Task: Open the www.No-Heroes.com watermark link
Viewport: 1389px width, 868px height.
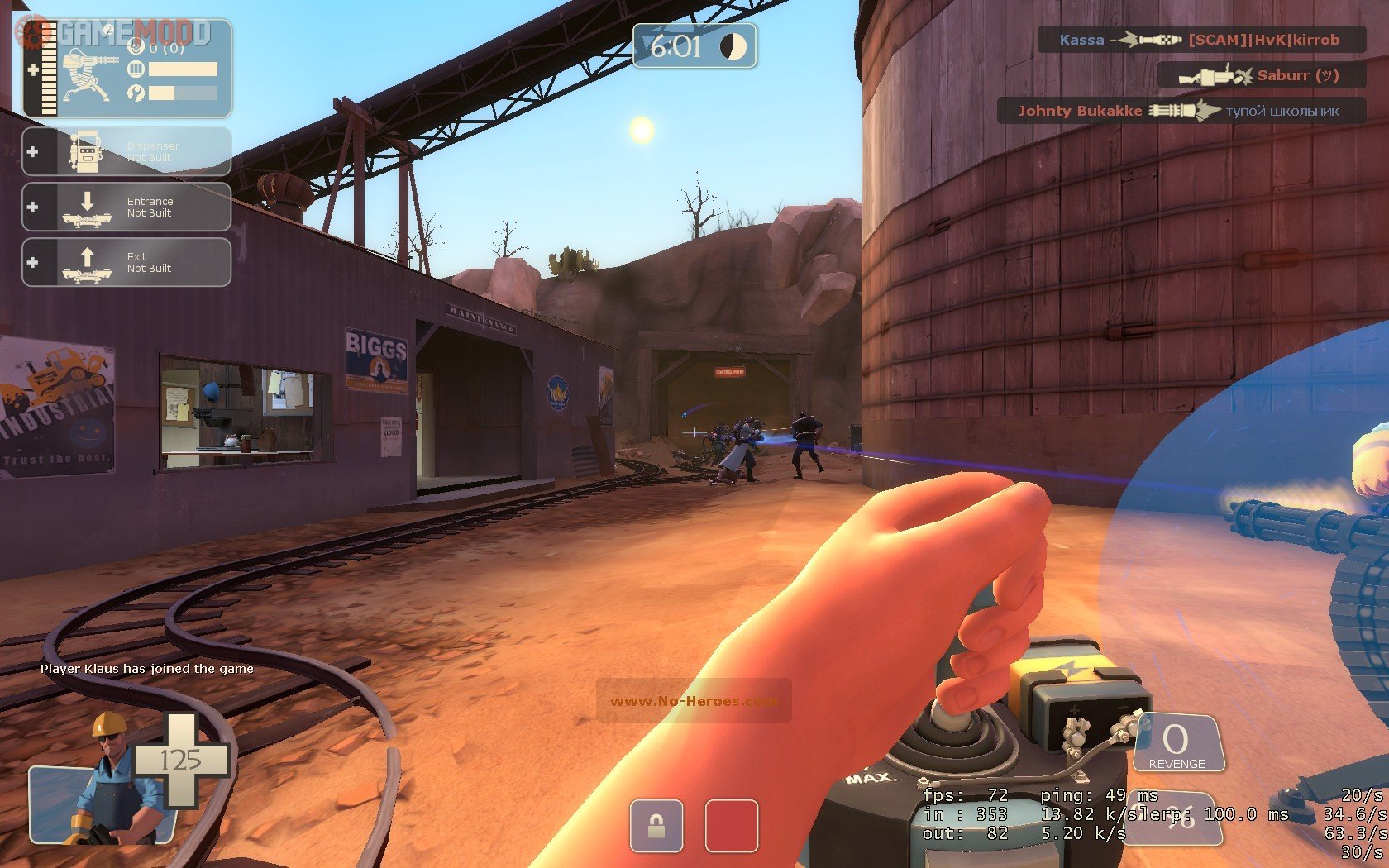Action: click(693, 701)
